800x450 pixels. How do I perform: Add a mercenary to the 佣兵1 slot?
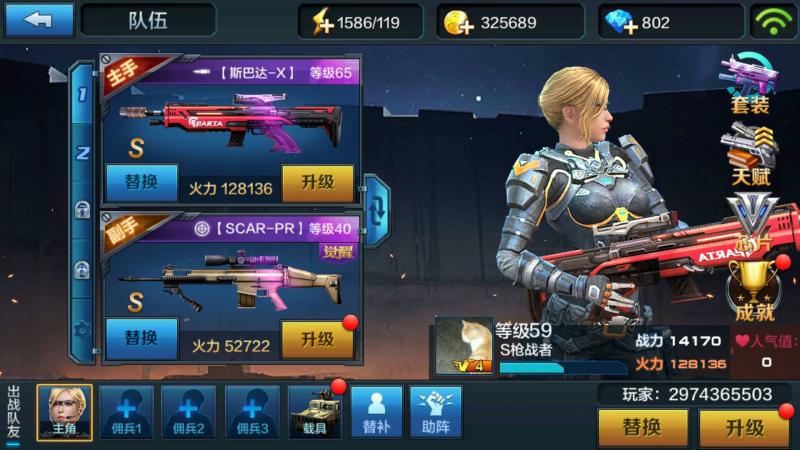pyautogui.click(x=127, y=412)
